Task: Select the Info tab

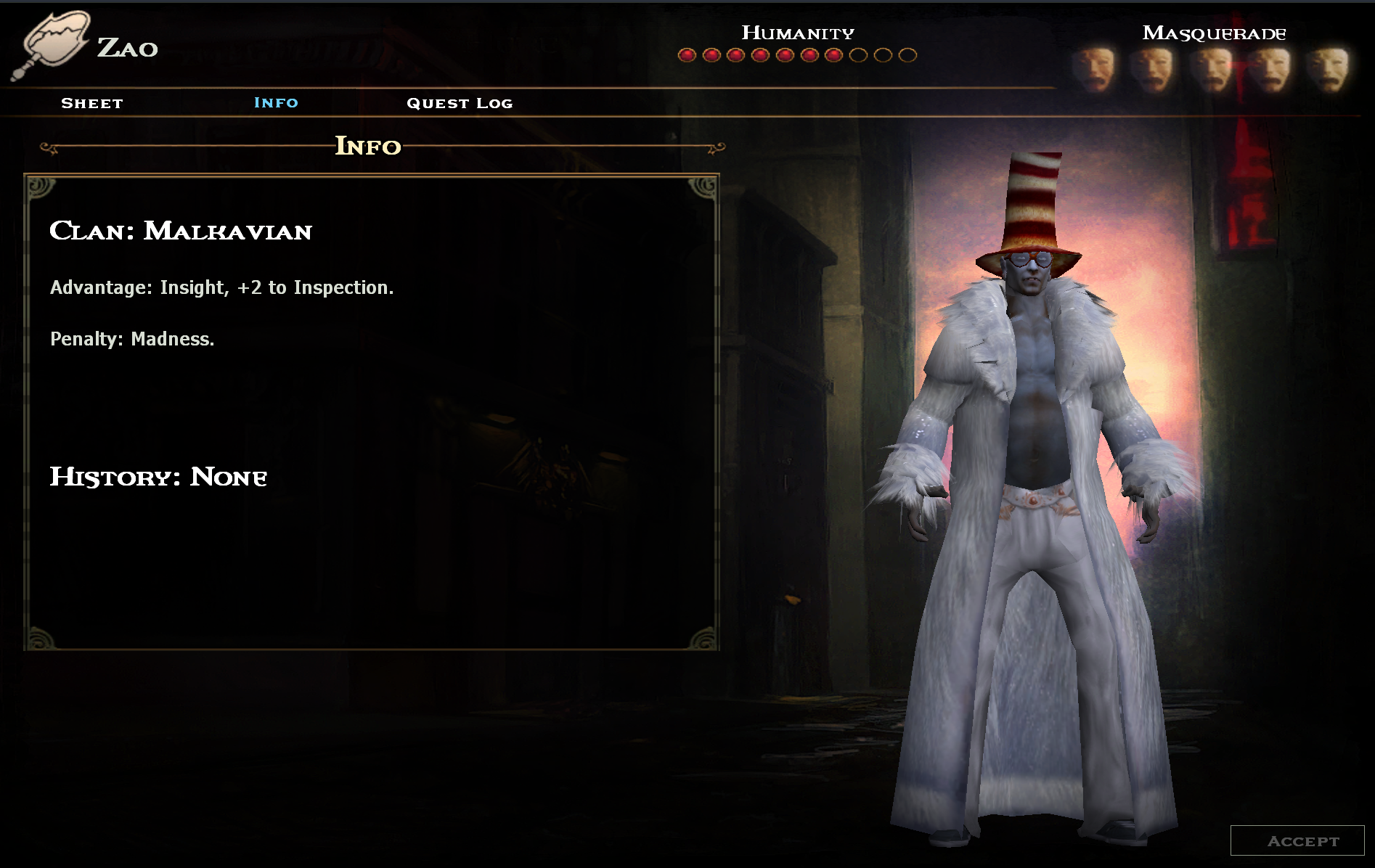Action: [276, 102]
